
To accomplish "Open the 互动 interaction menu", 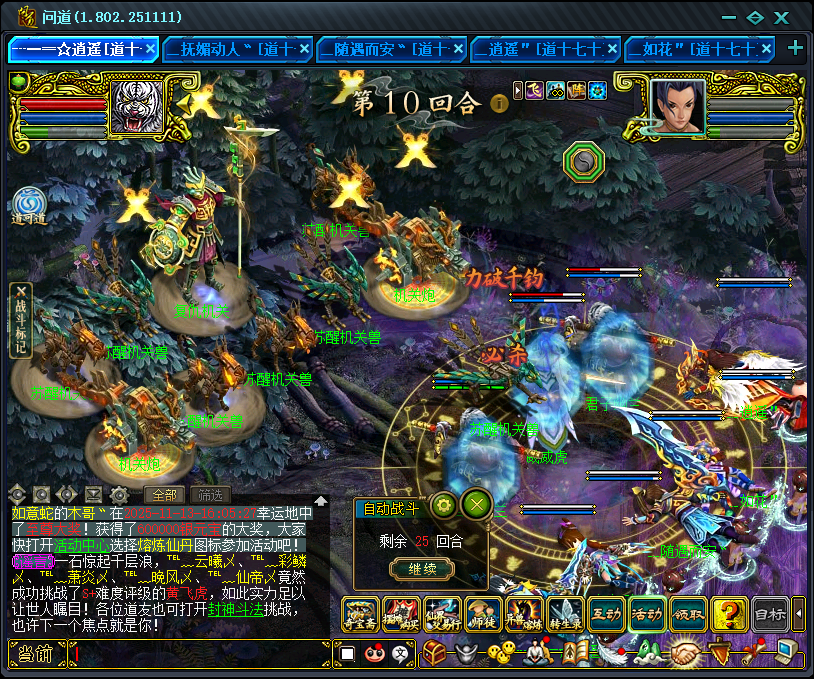I will pyautogui.click(x=607, y=613).
